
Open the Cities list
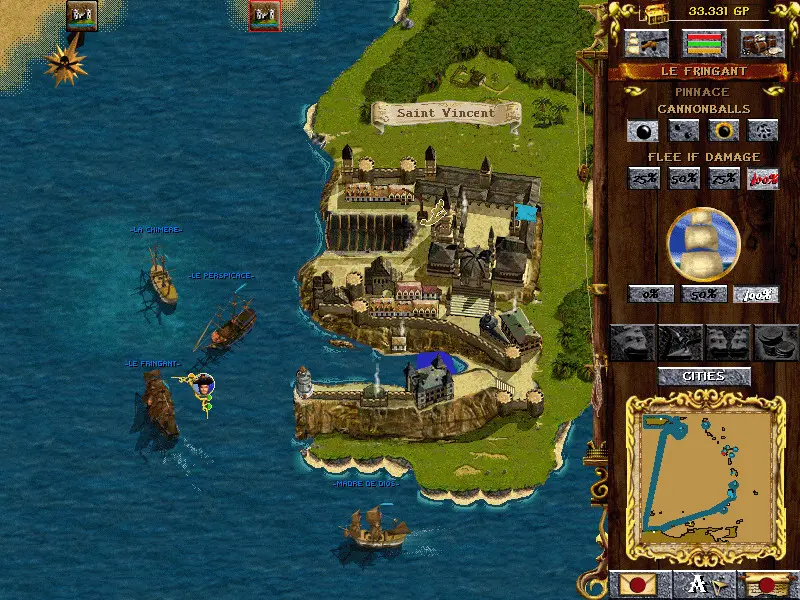704,377
